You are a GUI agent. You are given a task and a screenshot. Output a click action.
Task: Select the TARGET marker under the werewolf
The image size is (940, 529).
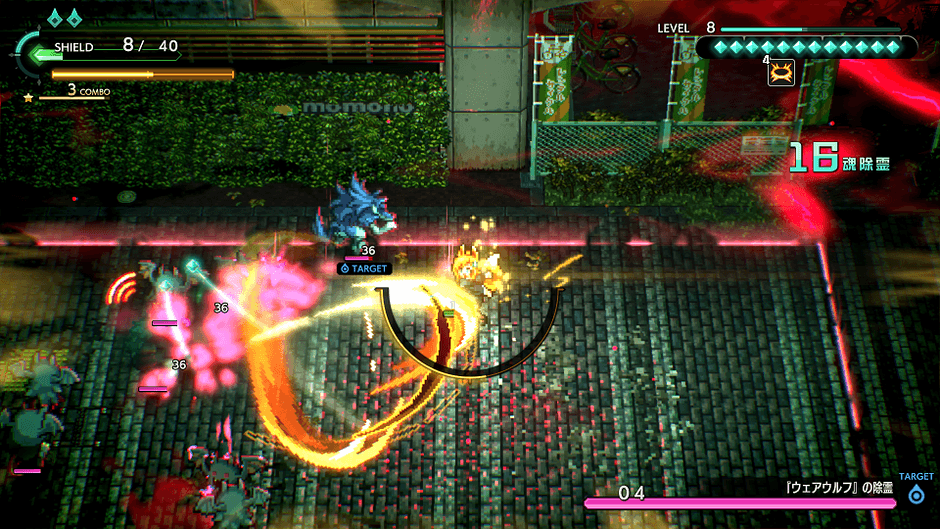click(x=363, y=268)
